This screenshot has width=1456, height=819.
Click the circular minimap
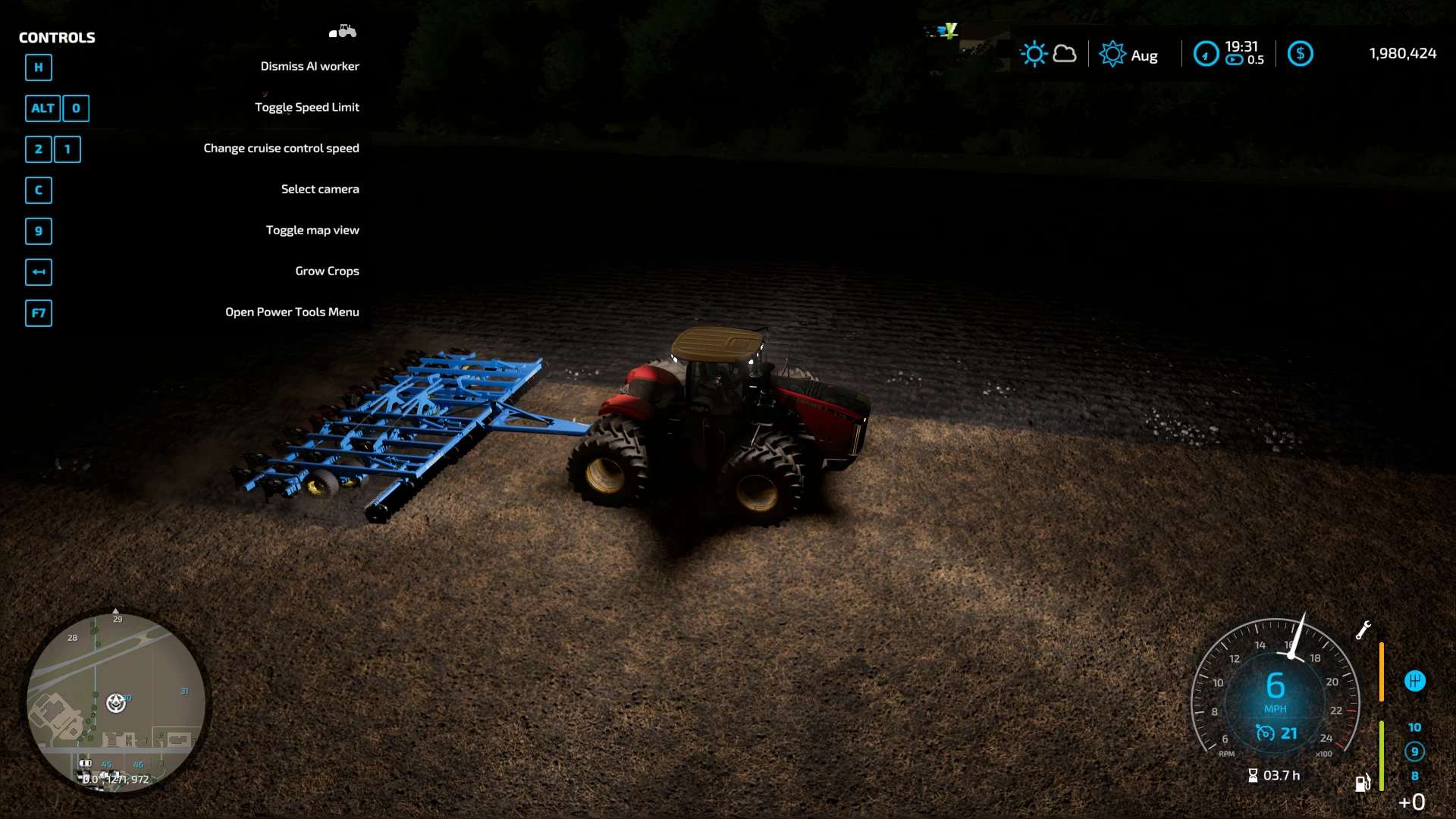tap(116, 701)
